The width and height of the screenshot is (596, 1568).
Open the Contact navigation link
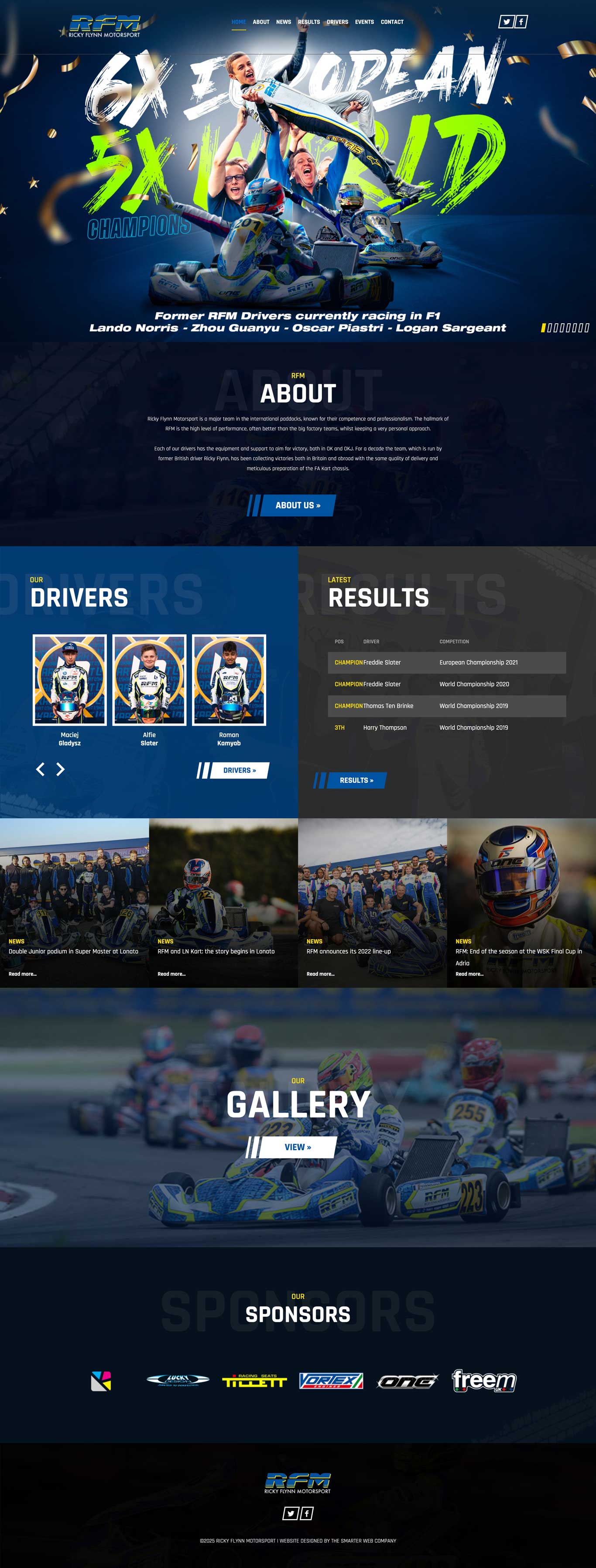pyautogui.click(x=392, y=22)
